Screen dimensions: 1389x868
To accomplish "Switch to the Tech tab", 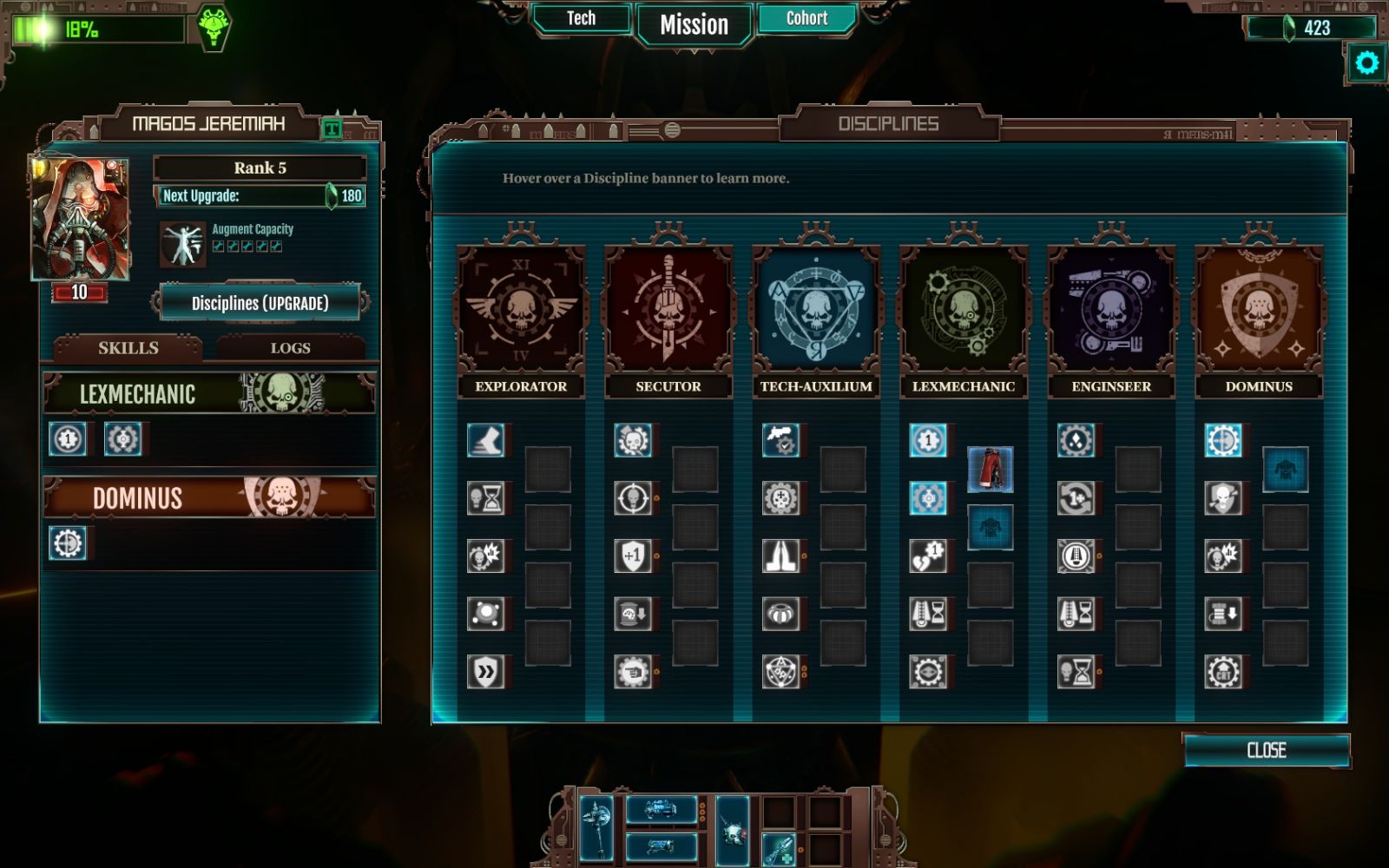I will (x=581, y=19).
